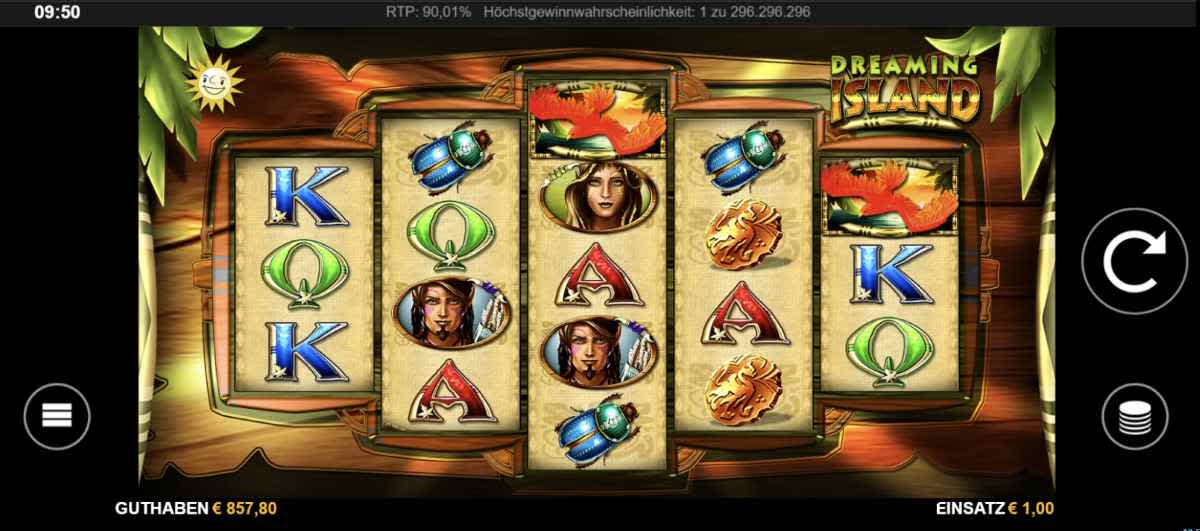Spin the reels with the circular arrow button
1200x531 pixels.
(1134, 261)
